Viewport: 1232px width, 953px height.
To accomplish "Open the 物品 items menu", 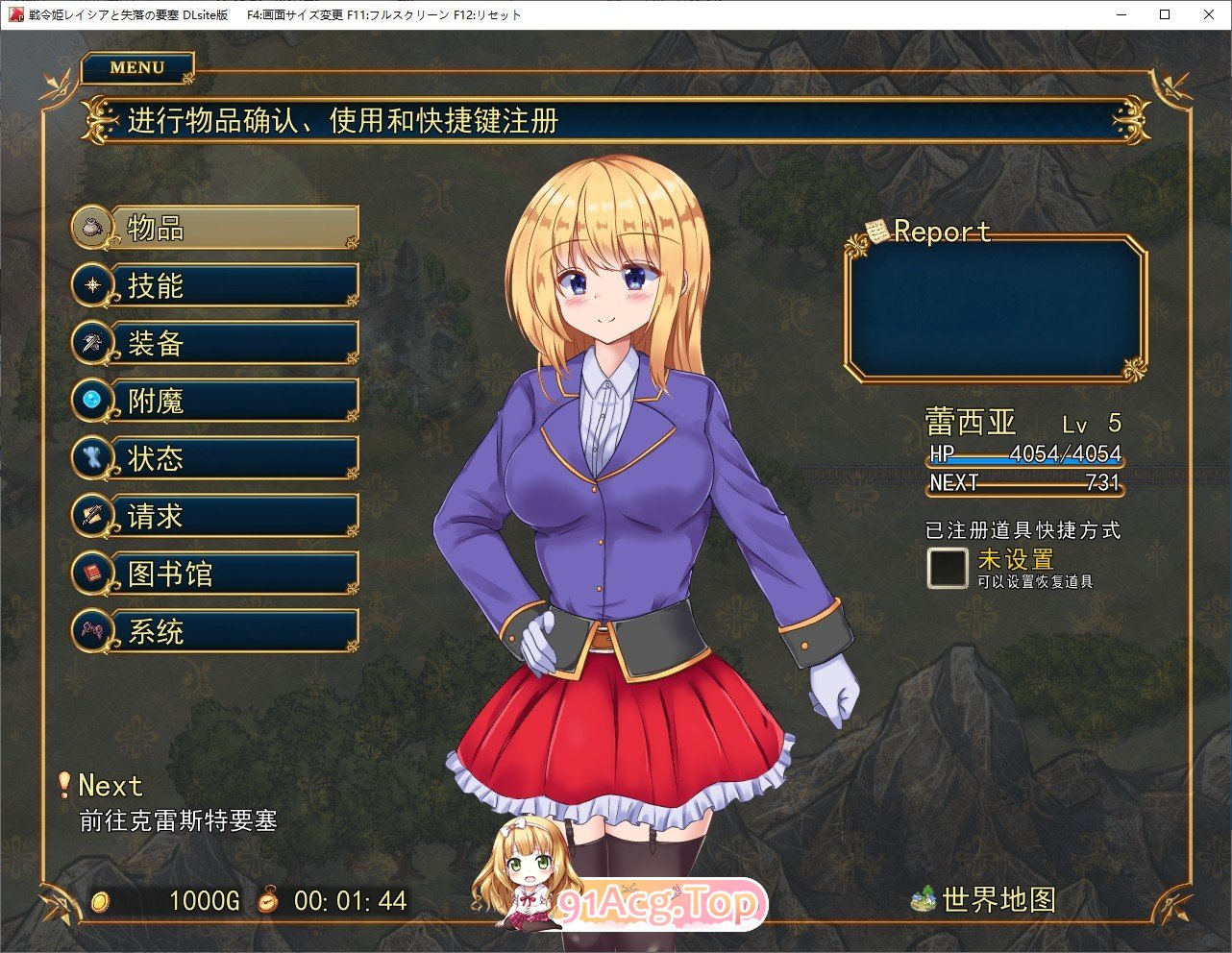I will pyautogui.click(x=217, y=228).
